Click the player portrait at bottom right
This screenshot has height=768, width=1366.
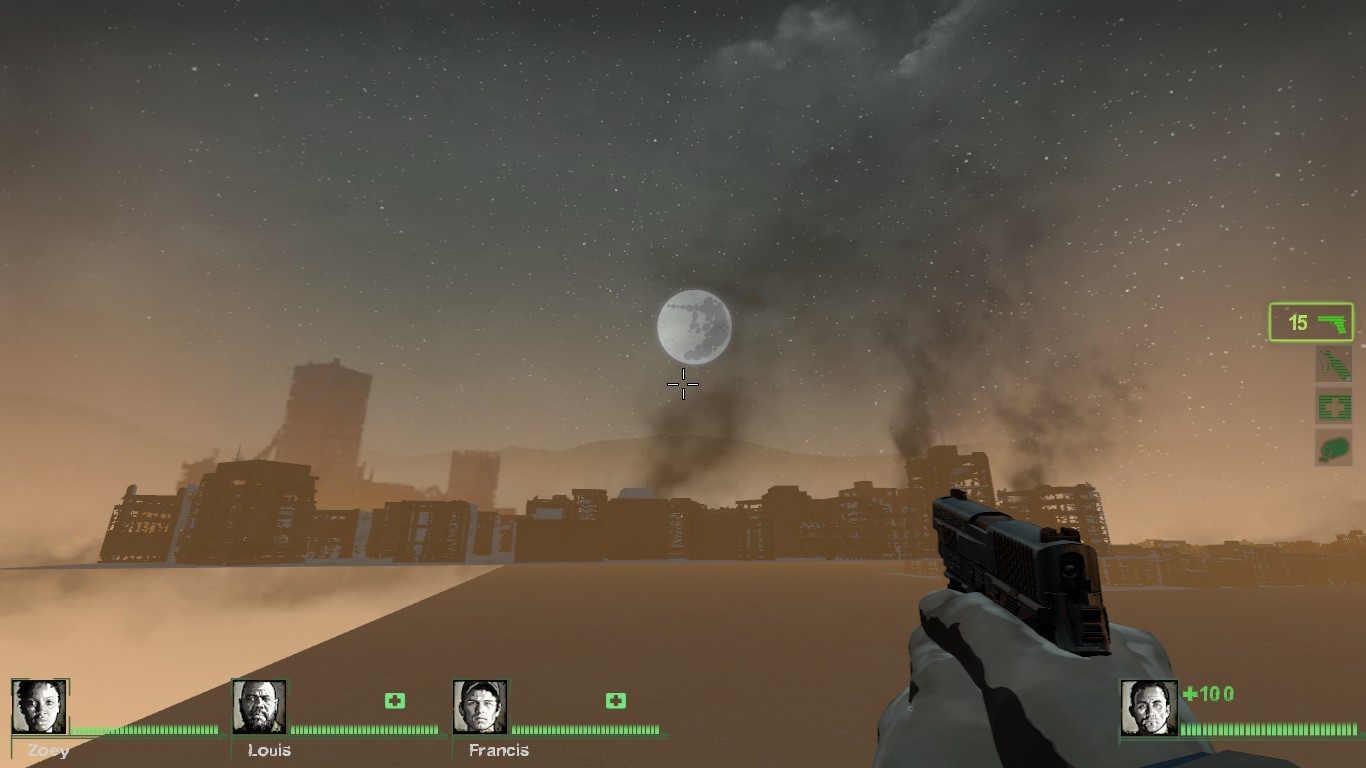(1148, 706)
